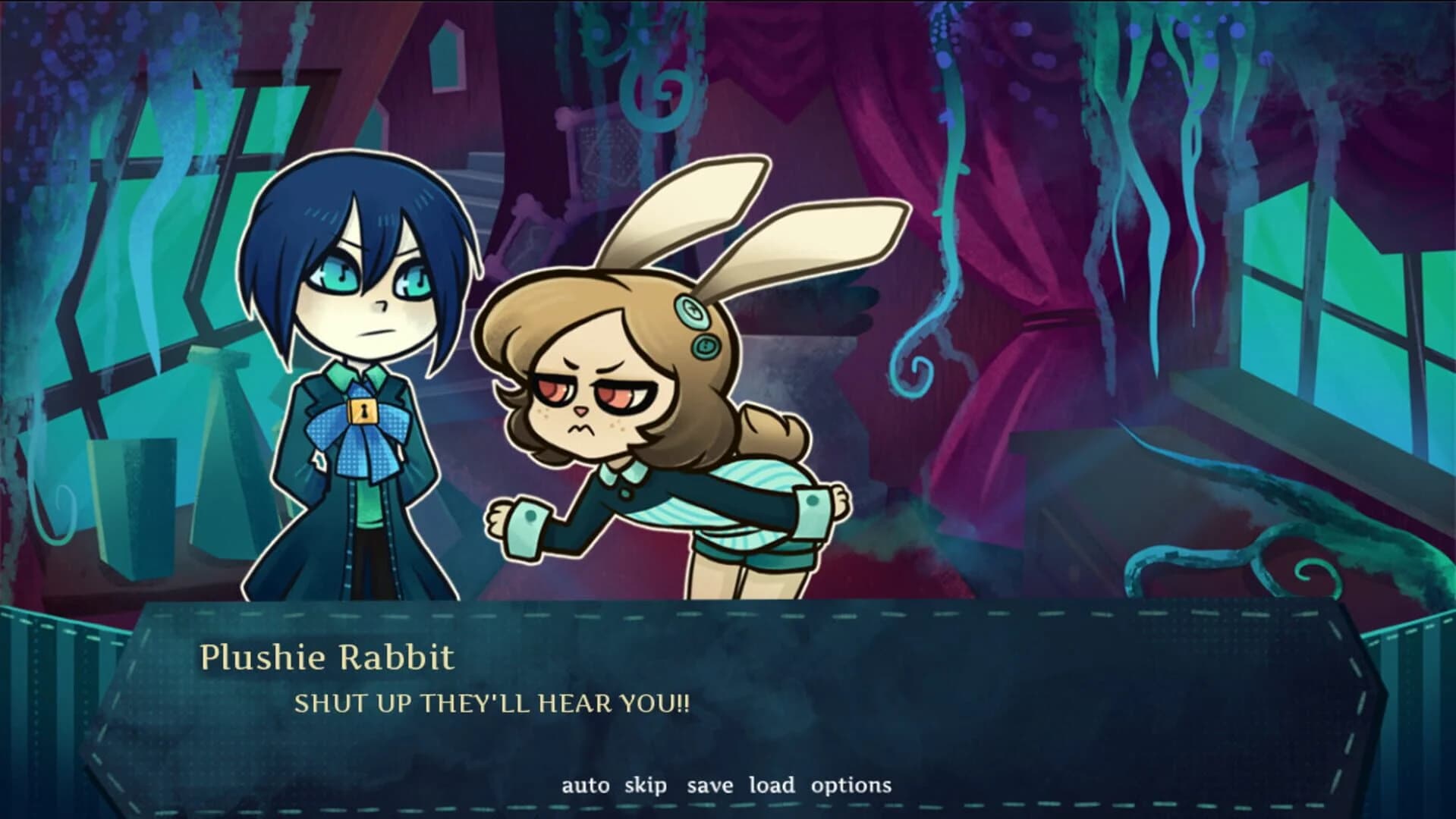The image size is (1456, 819).
Task: Activate skip mode to fast-forward dialogue
Action: 646,786
